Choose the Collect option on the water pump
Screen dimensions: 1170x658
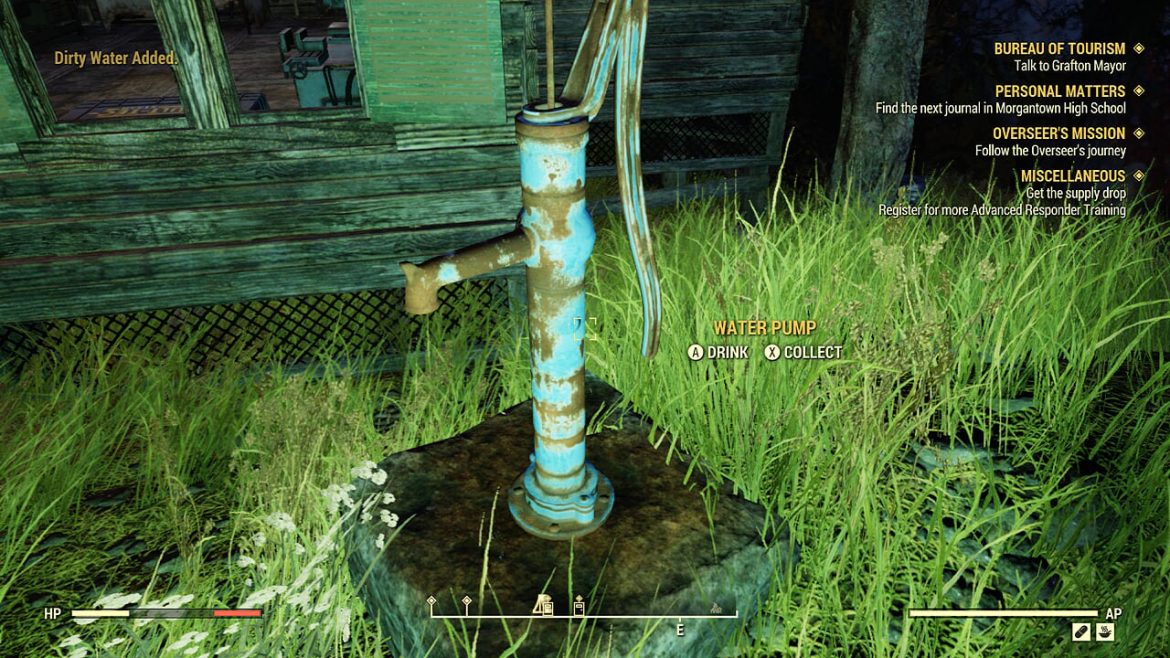click(803, 352)
